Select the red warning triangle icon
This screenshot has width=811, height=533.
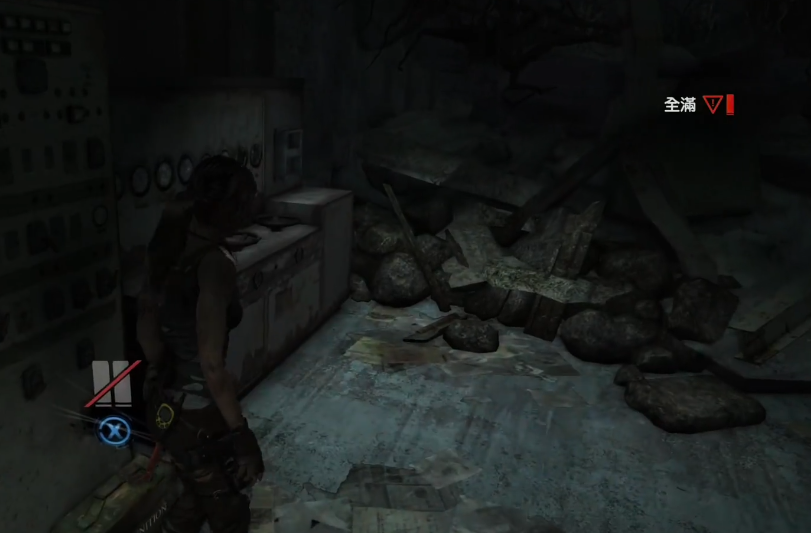(712, 104)
